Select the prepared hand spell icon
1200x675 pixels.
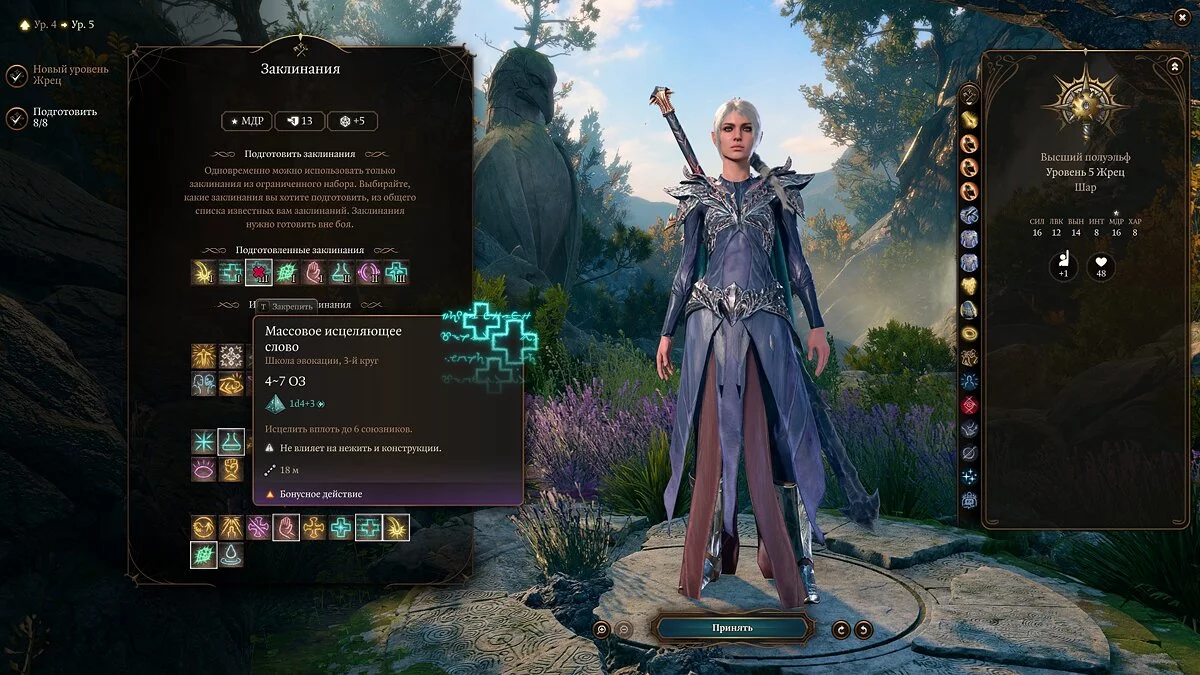(x=314, y=272)
